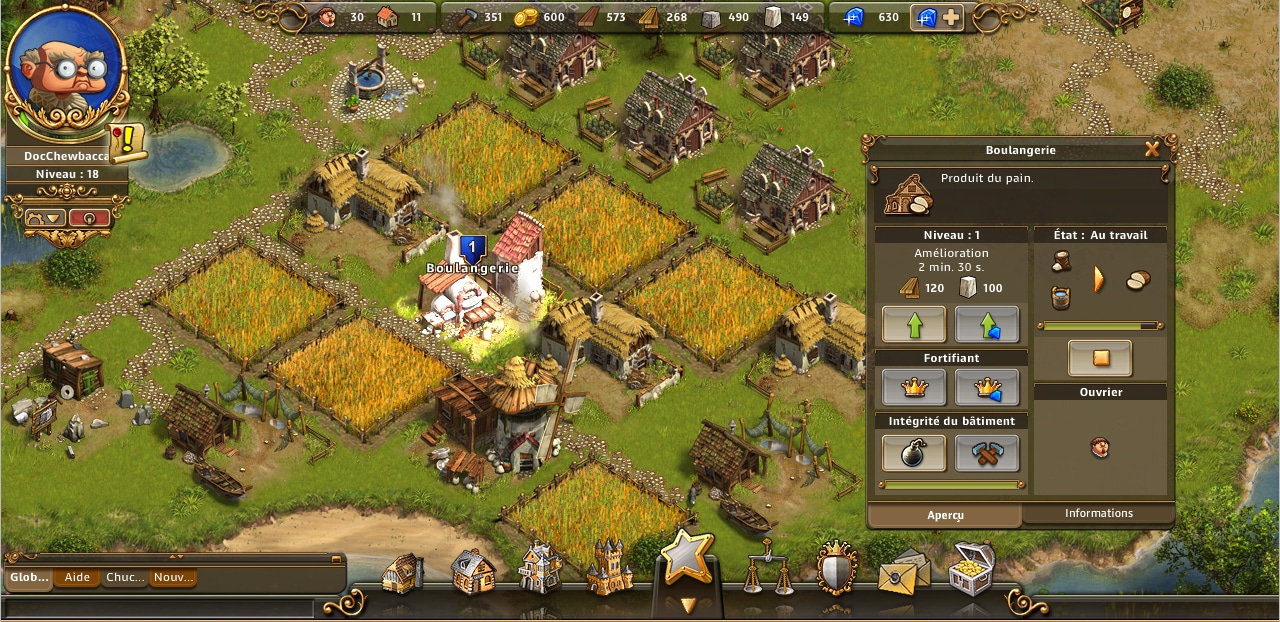Screen dimensions: 1280x622
Task: Open the trade scales menu
Action: [768, 571]
